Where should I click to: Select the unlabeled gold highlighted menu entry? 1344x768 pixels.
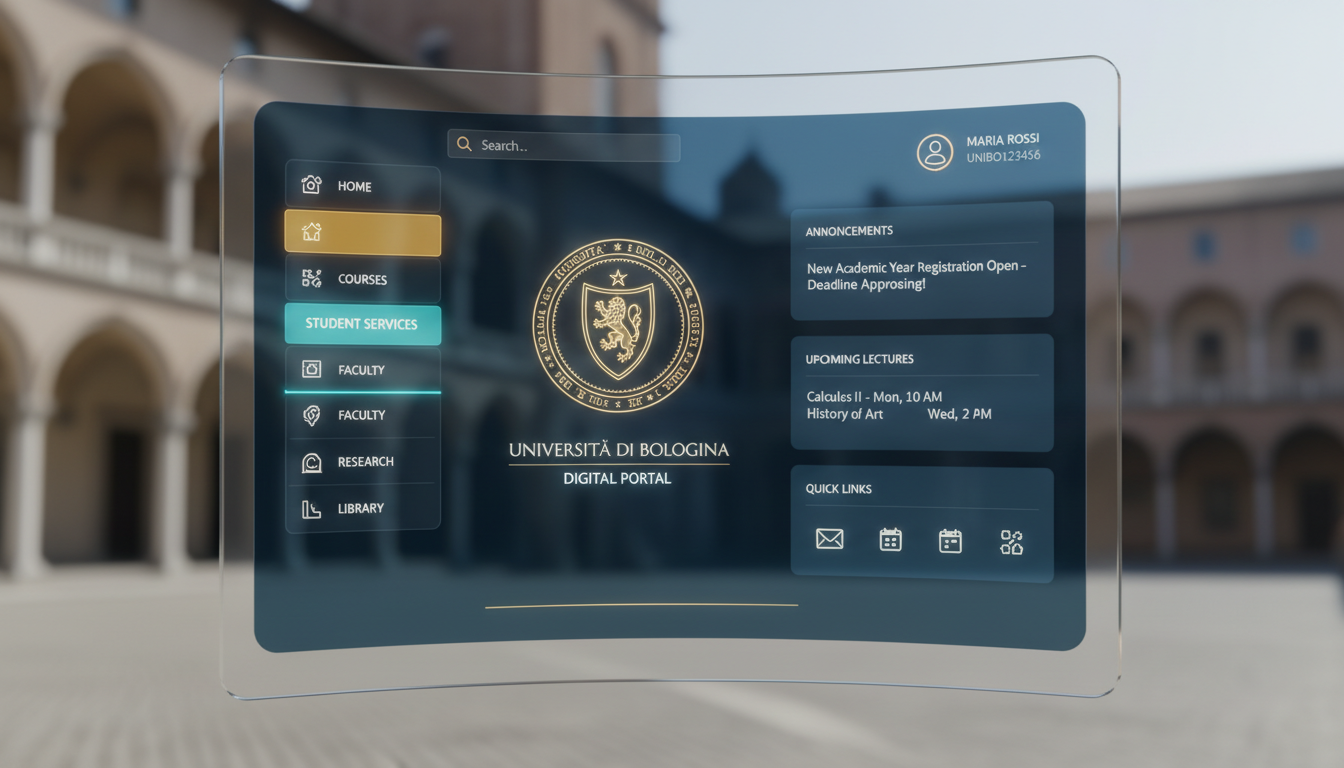362,232
